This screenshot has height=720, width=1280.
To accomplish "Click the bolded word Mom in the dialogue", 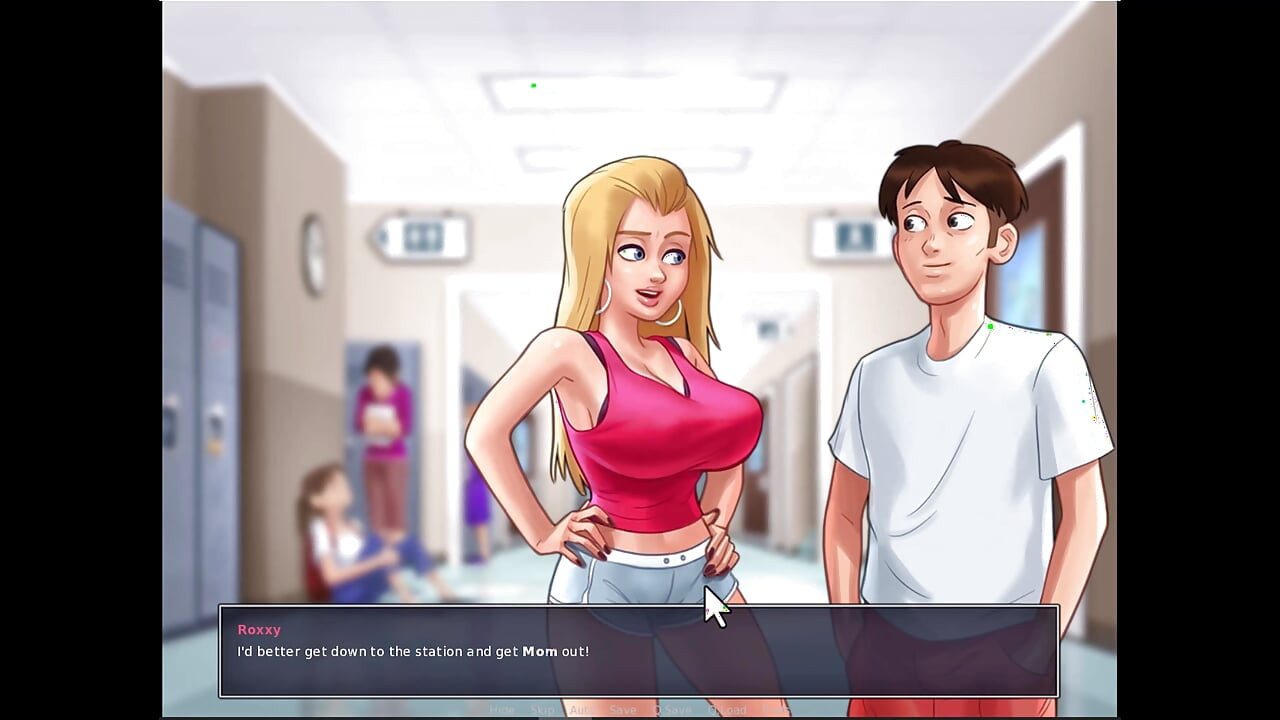I will click(538, 651).
